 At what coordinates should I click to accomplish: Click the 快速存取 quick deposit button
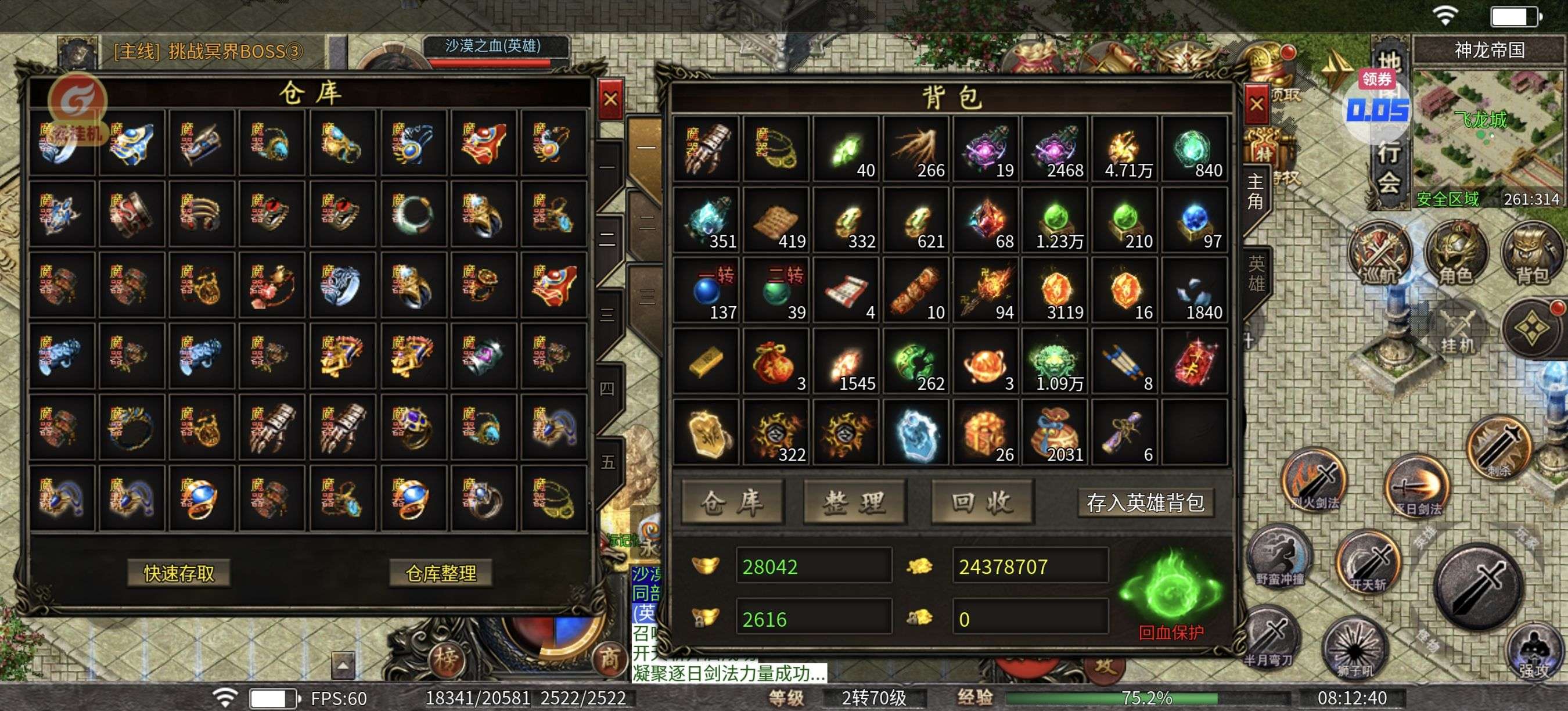pos(179,573)
